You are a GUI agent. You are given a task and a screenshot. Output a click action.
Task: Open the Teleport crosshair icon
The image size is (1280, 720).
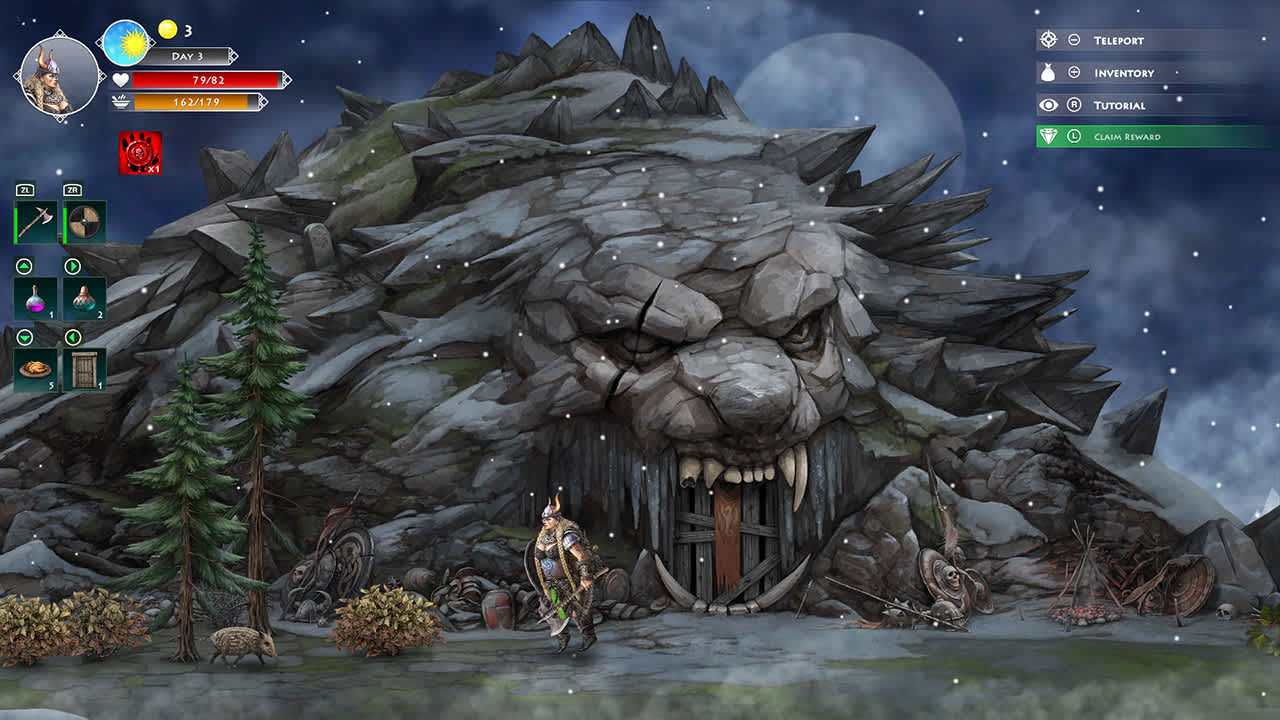(1048, 40)
